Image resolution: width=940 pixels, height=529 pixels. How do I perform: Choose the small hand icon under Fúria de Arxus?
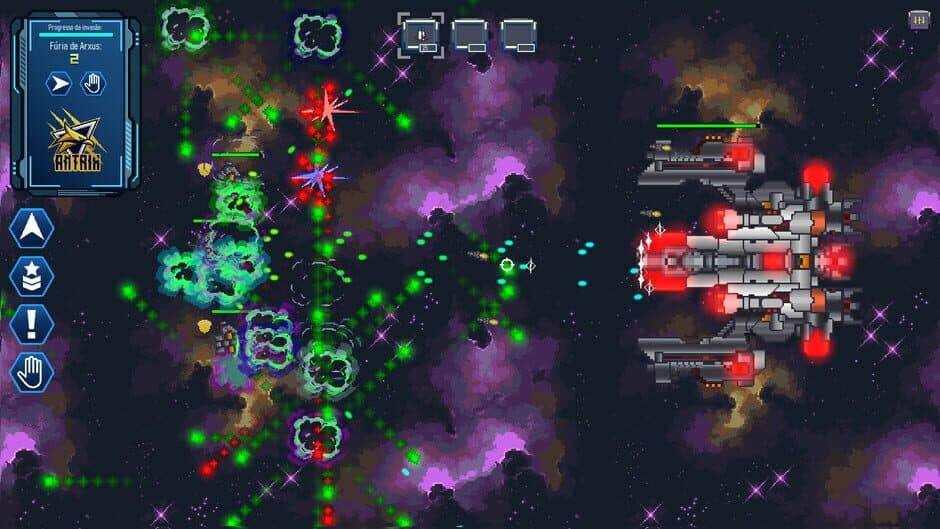click(93, 83)
